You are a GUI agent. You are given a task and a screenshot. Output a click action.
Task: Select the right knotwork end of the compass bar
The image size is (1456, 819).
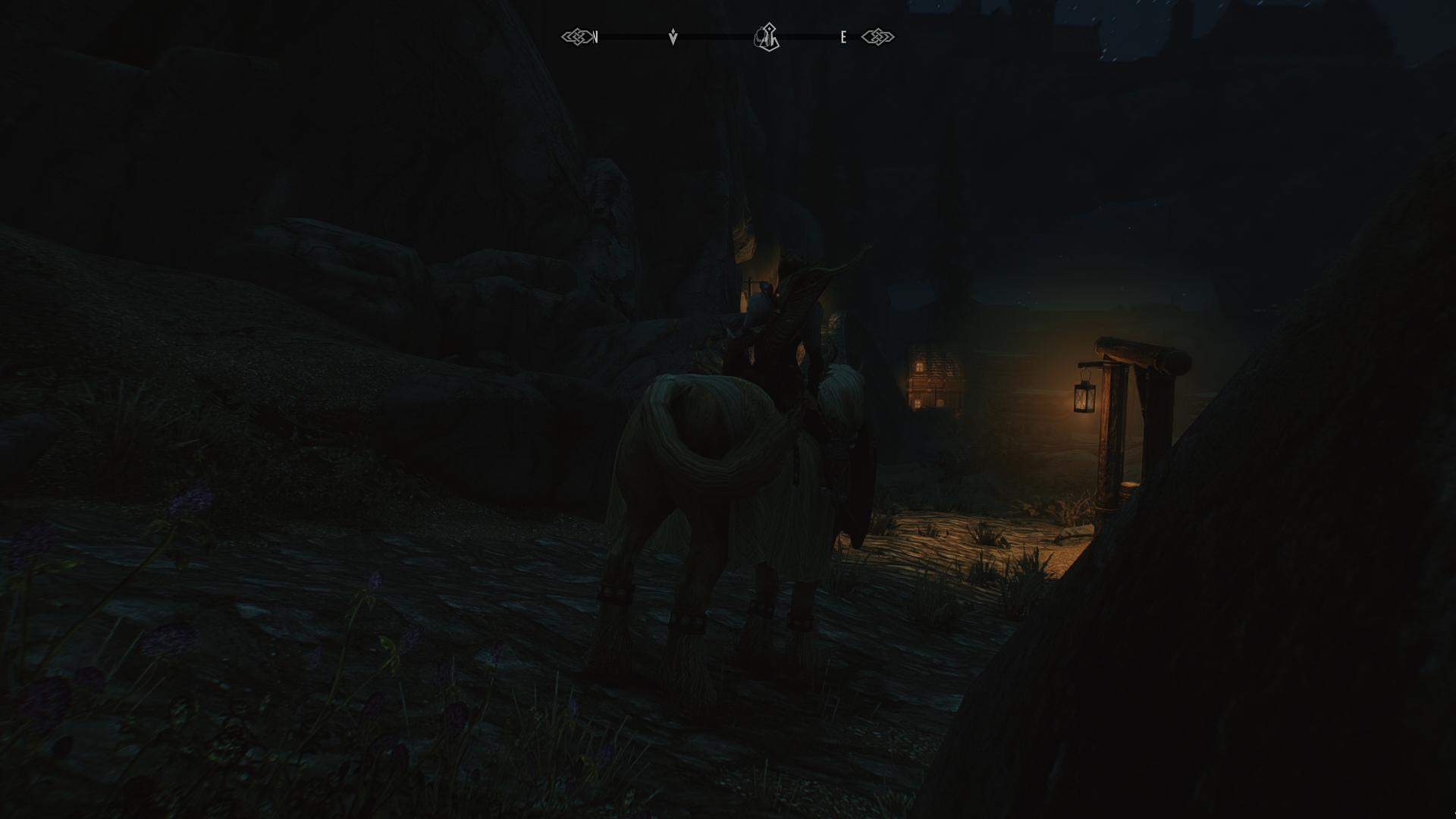click(x=877, y=35)
